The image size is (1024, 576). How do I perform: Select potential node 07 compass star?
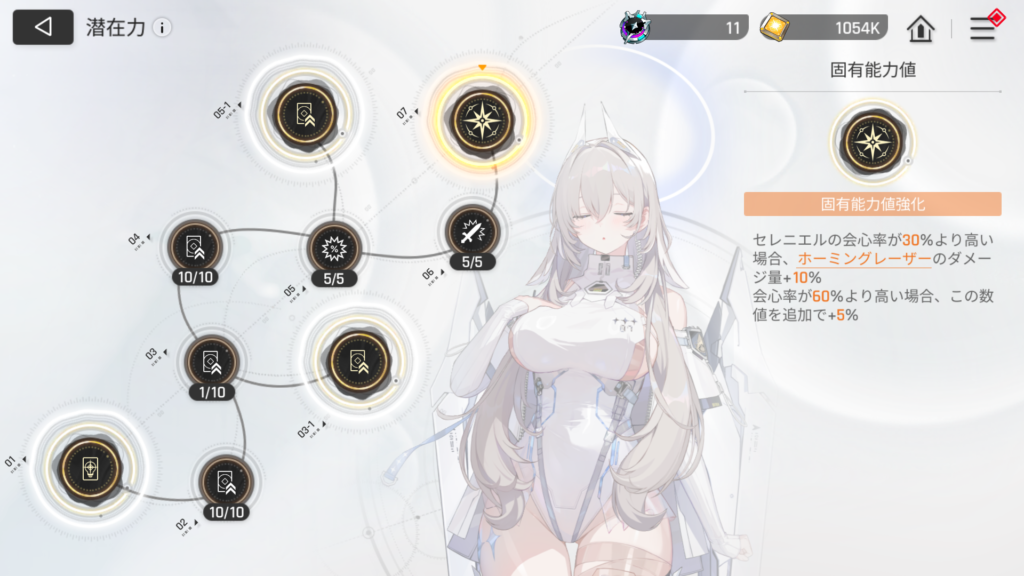(x=482, y=120)
